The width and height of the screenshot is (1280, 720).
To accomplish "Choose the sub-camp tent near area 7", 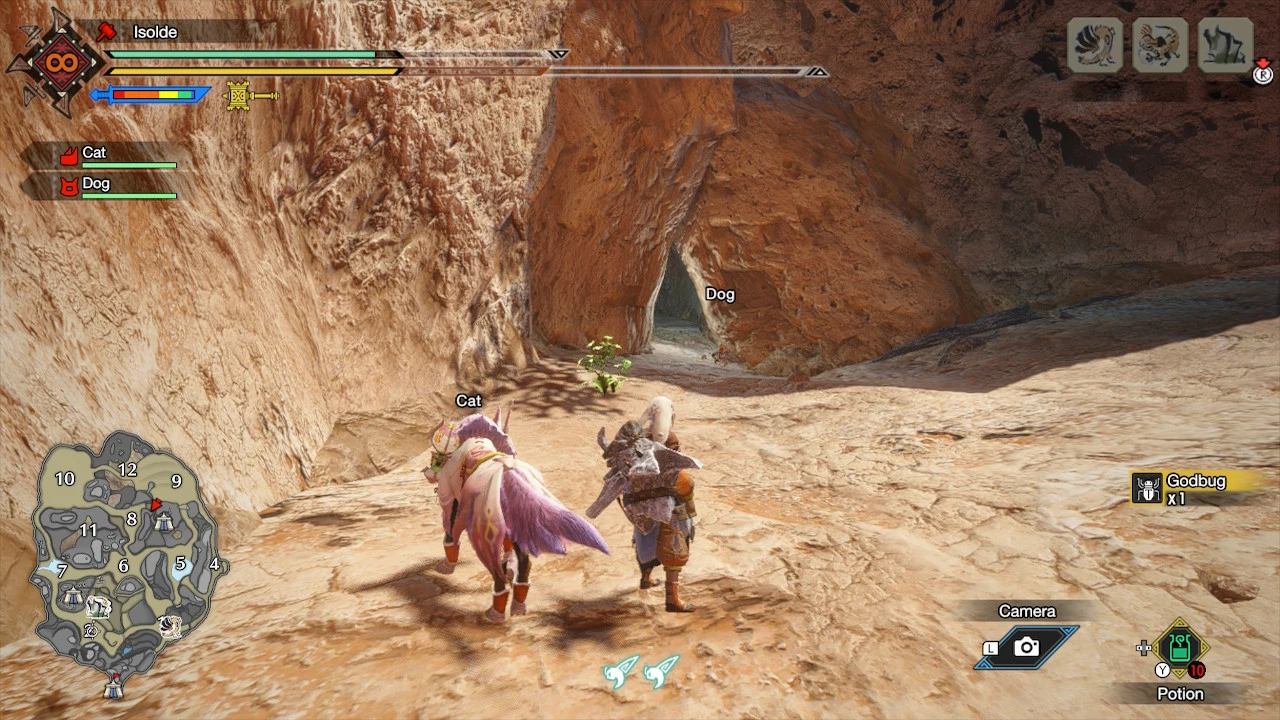I will [x=71, y=596].
